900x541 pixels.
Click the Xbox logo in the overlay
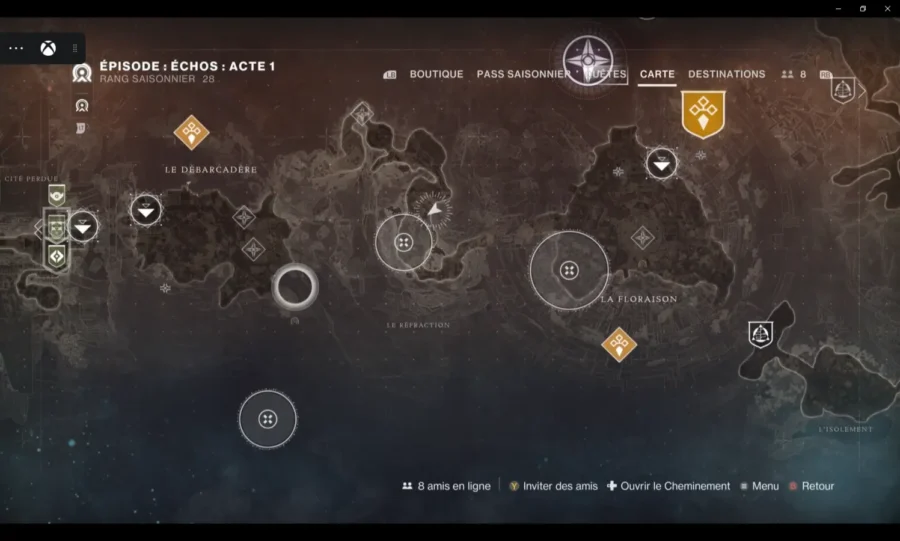pyautogui.click(x=47, y=48)
